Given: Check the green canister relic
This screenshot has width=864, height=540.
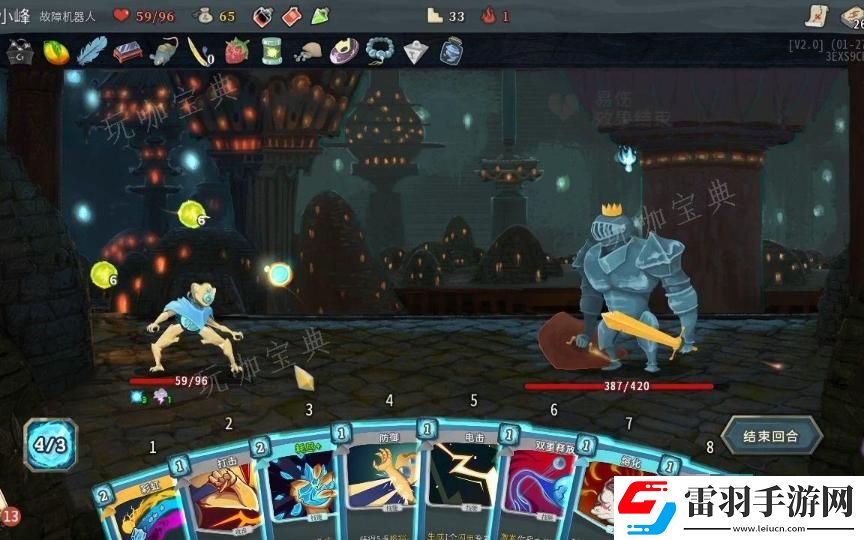Looking at the screenshot, I should click(x=271, y=51).
